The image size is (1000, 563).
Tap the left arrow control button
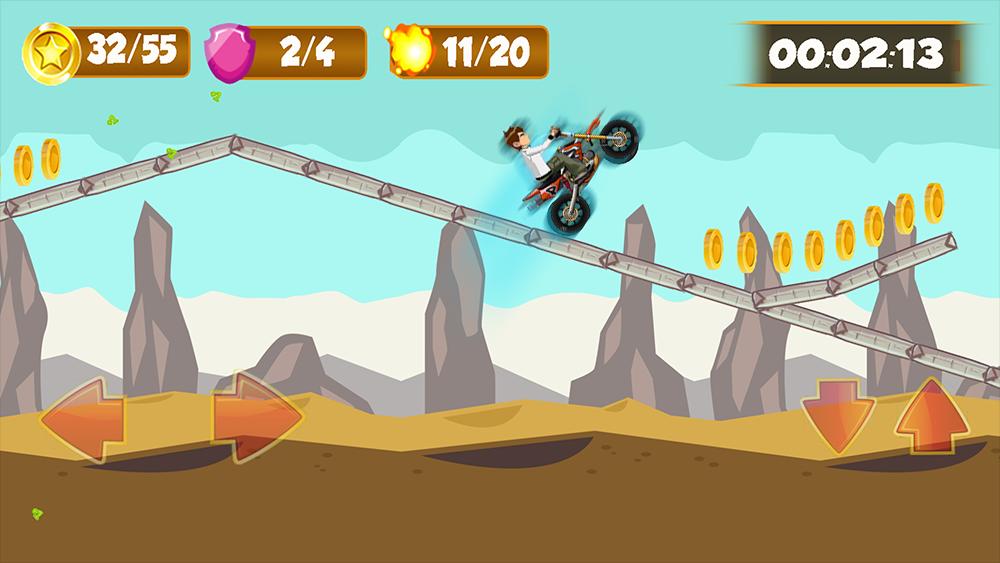point(82,417)
